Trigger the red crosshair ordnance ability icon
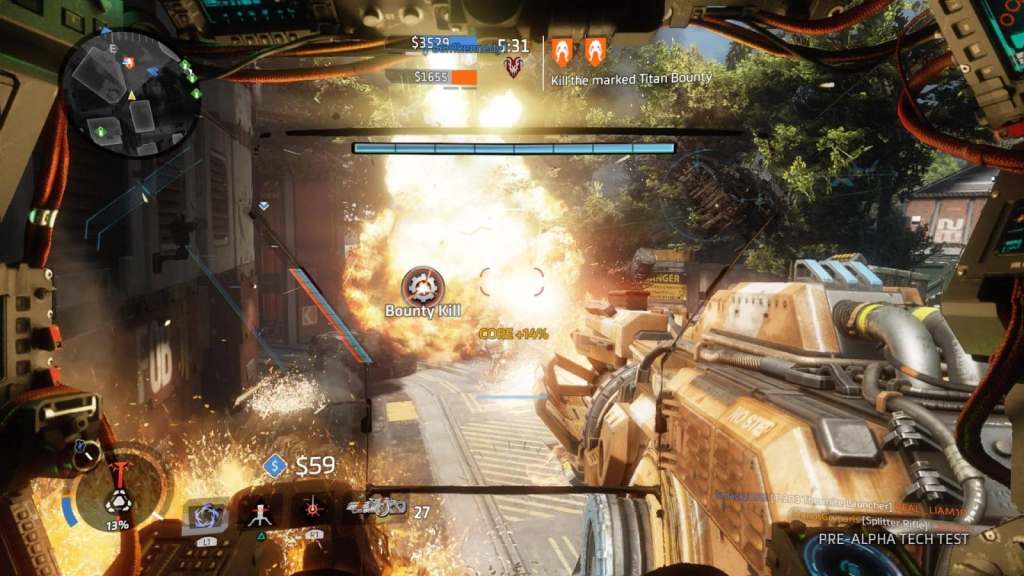 pos(313,510)
